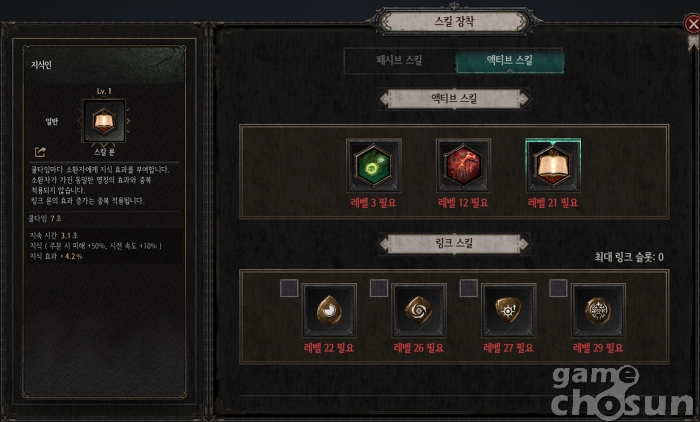Screen dimensions: 700x422
Task: Check the box beside the level 27 rune
Action: 468,288
